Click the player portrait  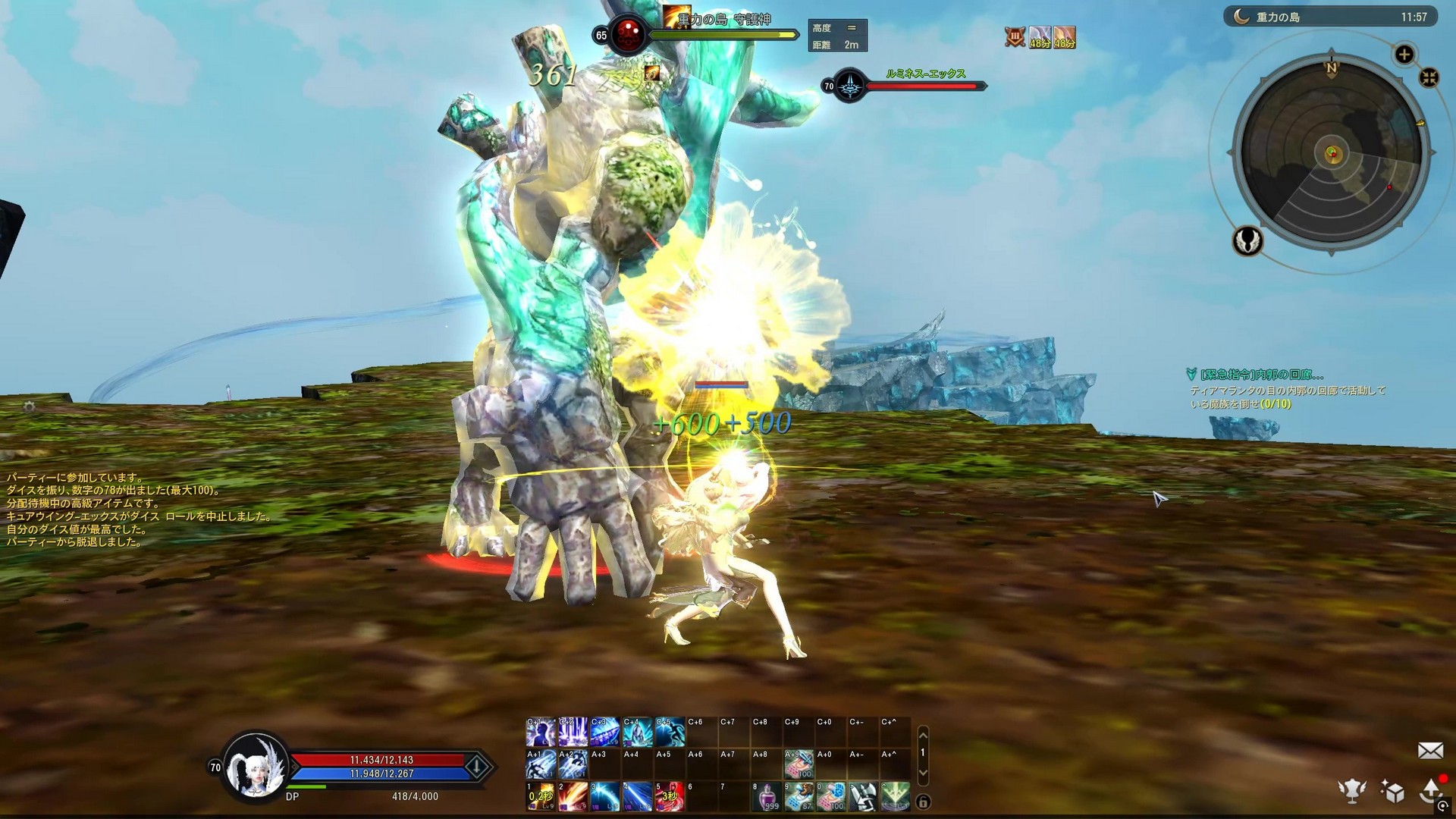(255, 766)
